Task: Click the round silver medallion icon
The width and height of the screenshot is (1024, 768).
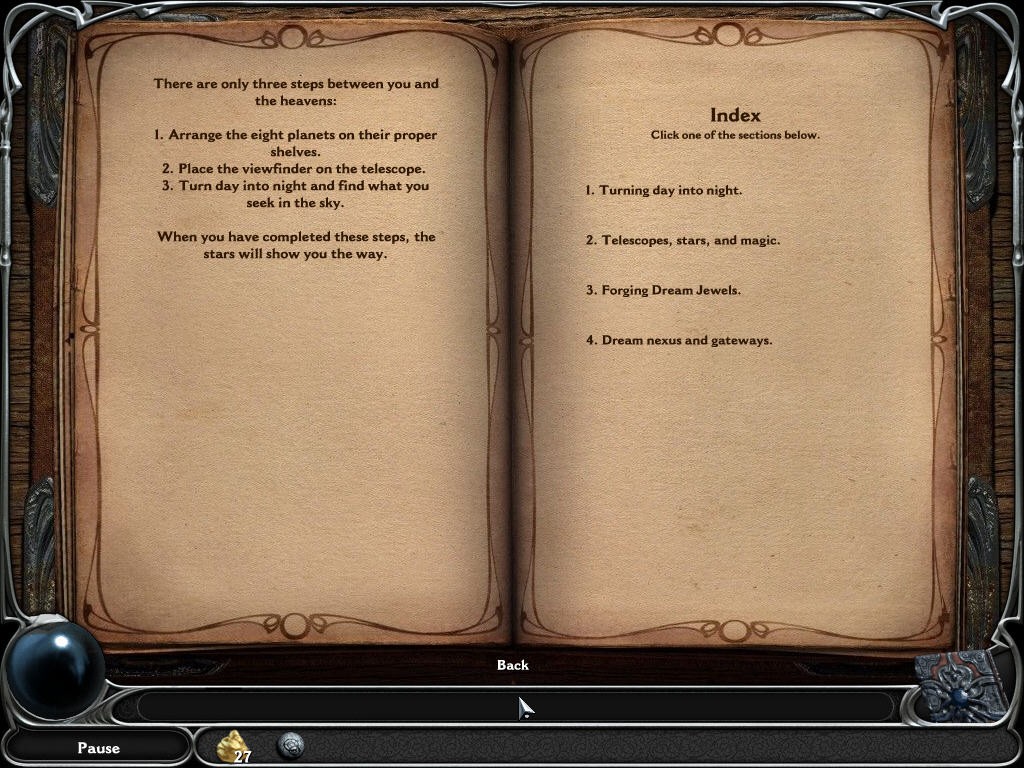Action: pos(291,745)
